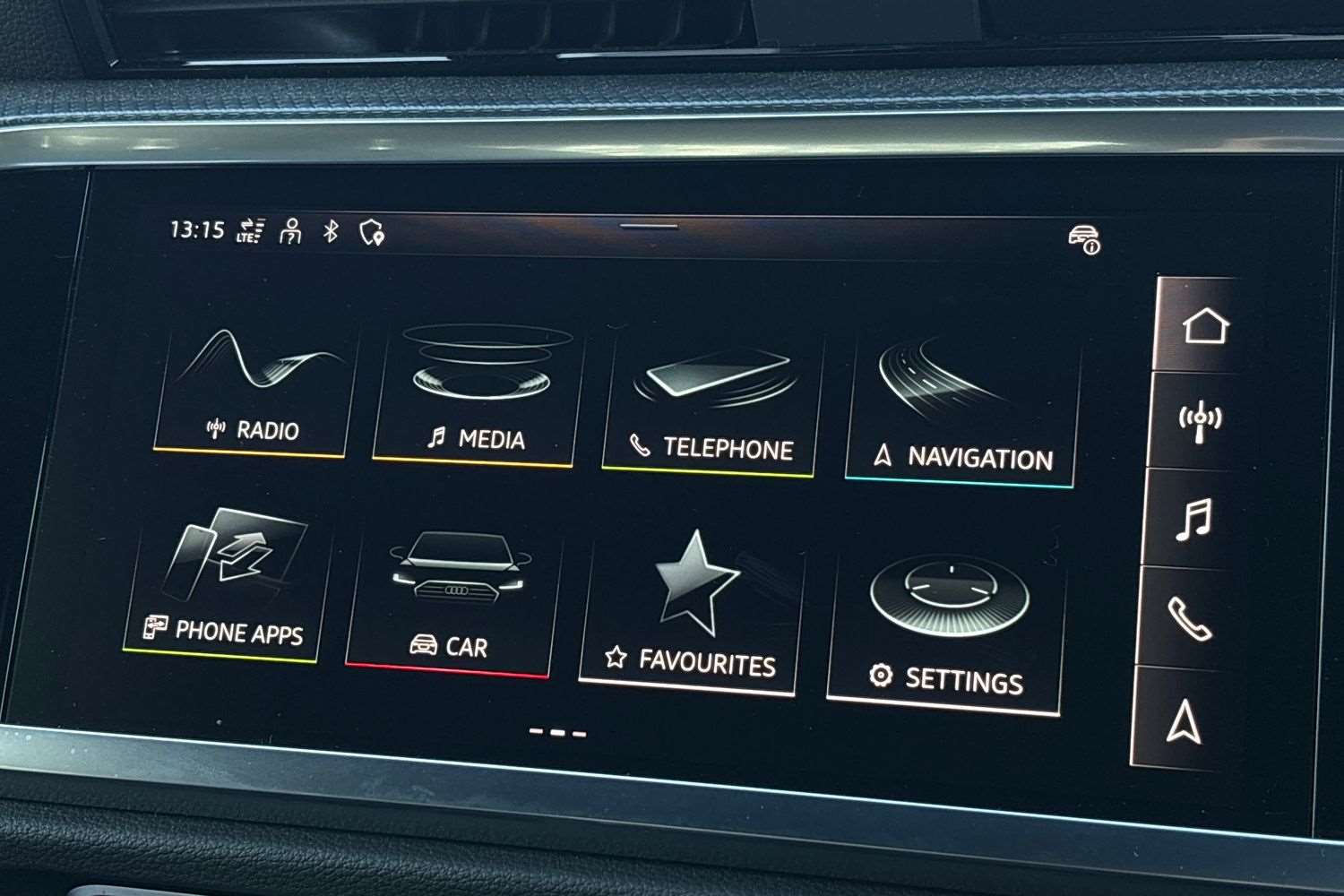
Task: Click the page indicator dashes
Action: coord(557,732)
